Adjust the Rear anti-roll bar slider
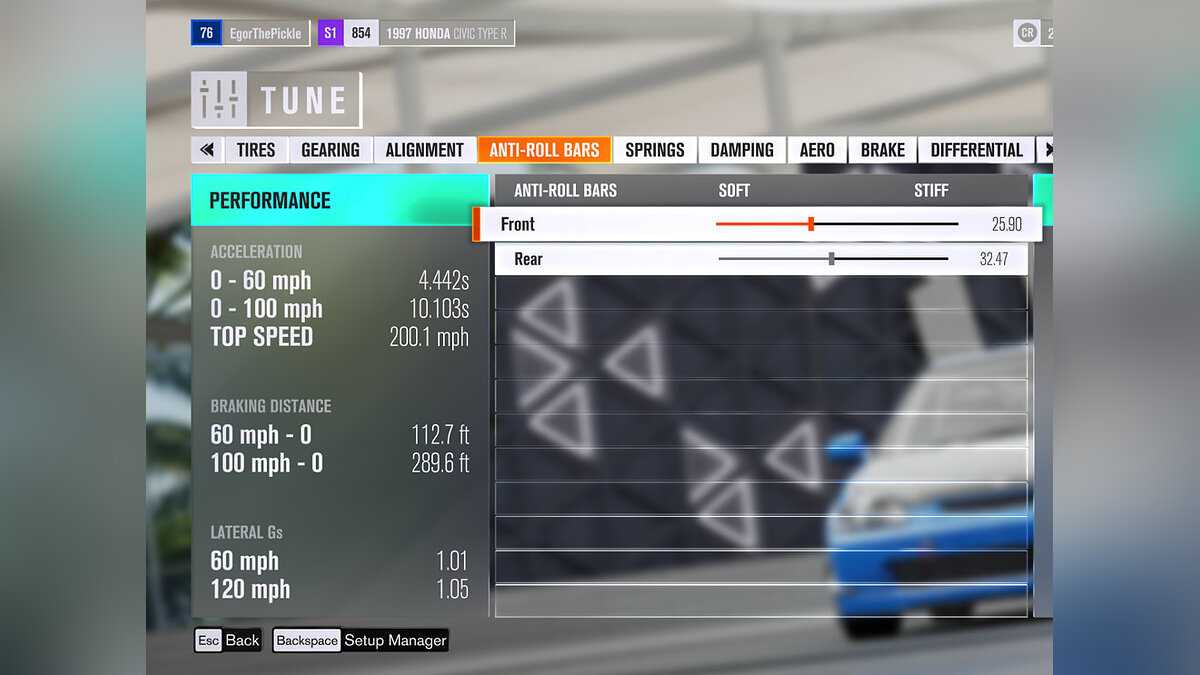This screenshot has width=1200, height=675. point(832,259)
